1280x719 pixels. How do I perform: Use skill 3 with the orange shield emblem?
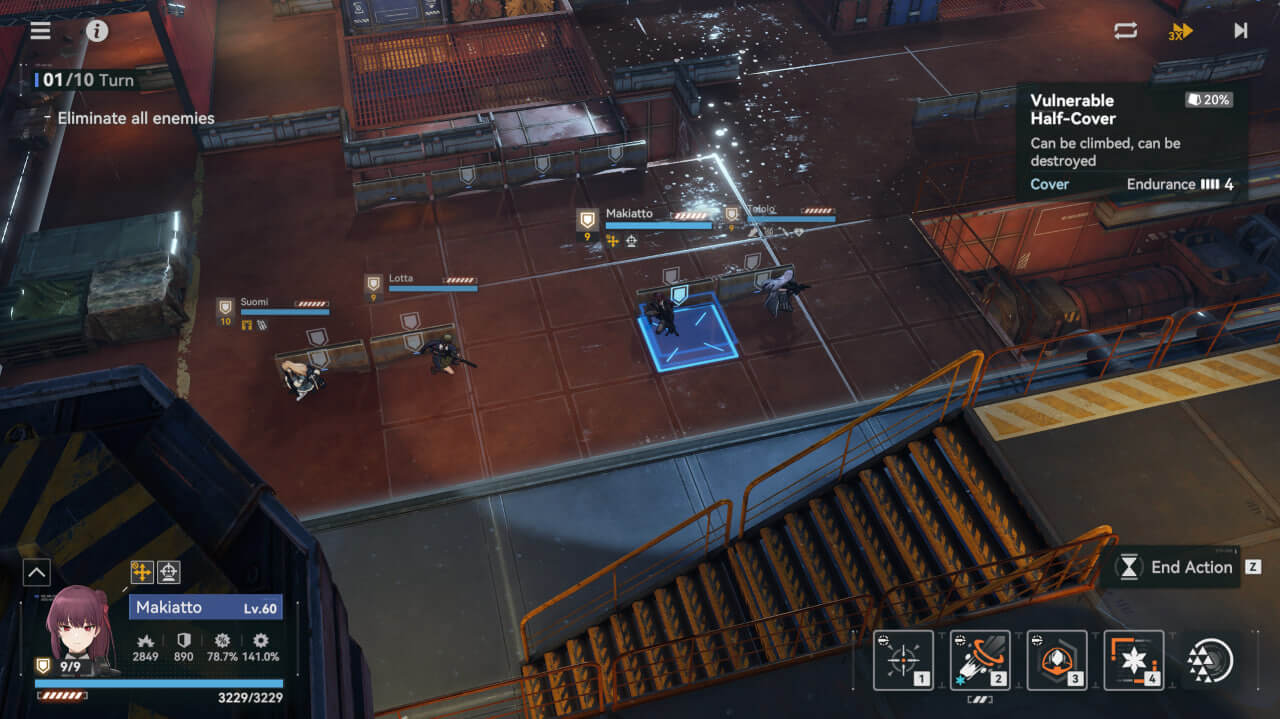(x=1057, y=660)
